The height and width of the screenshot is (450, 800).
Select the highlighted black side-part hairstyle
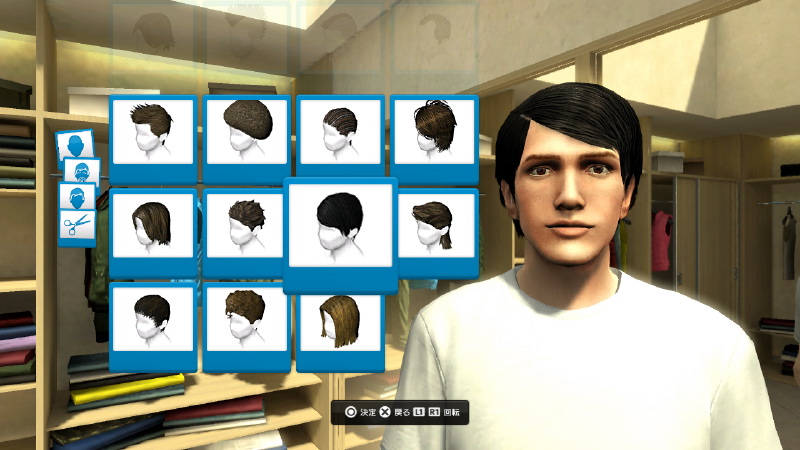(340, 227)
